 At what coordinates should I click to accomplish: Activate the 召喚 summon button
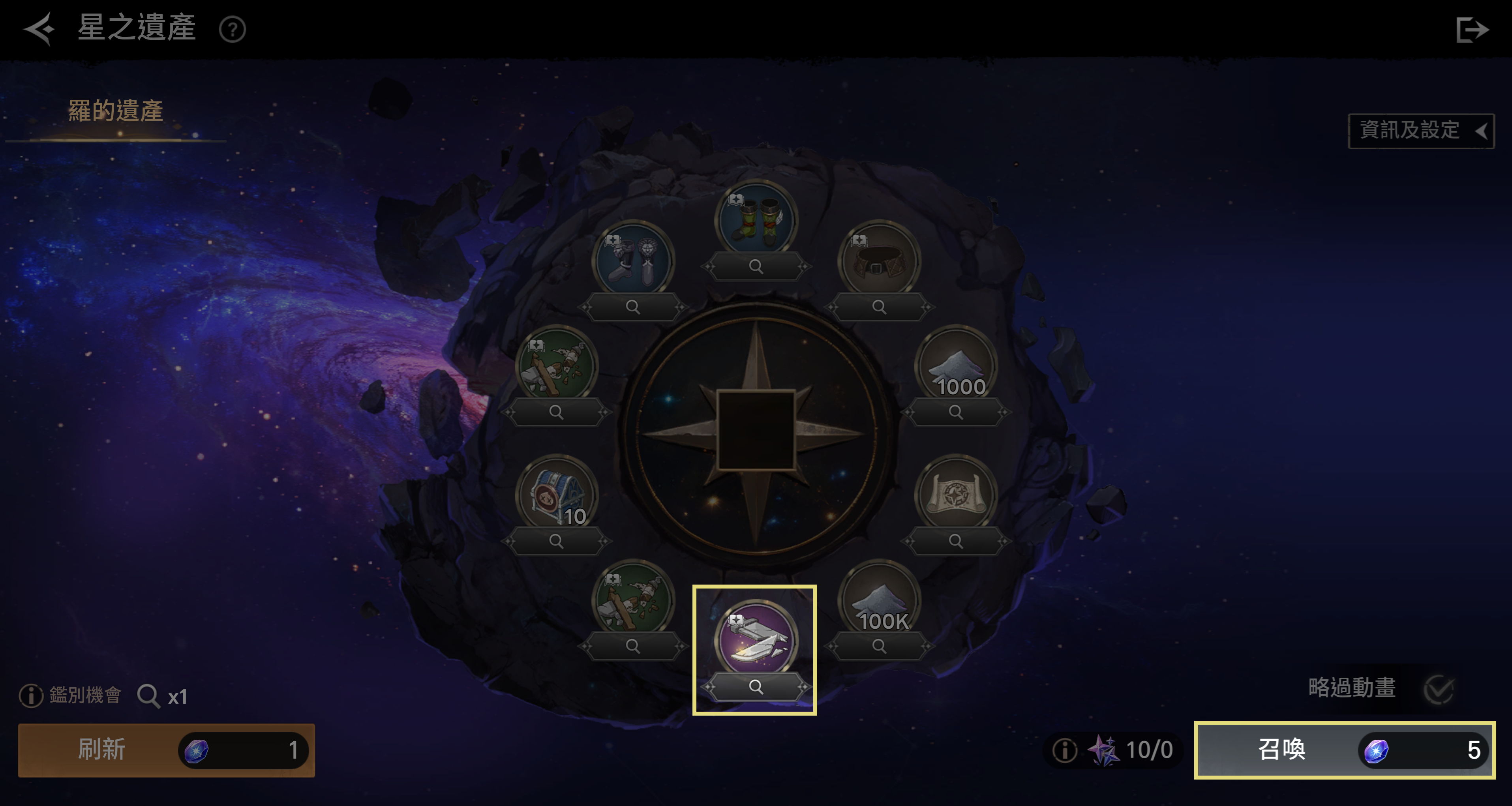pos(1344,750)
